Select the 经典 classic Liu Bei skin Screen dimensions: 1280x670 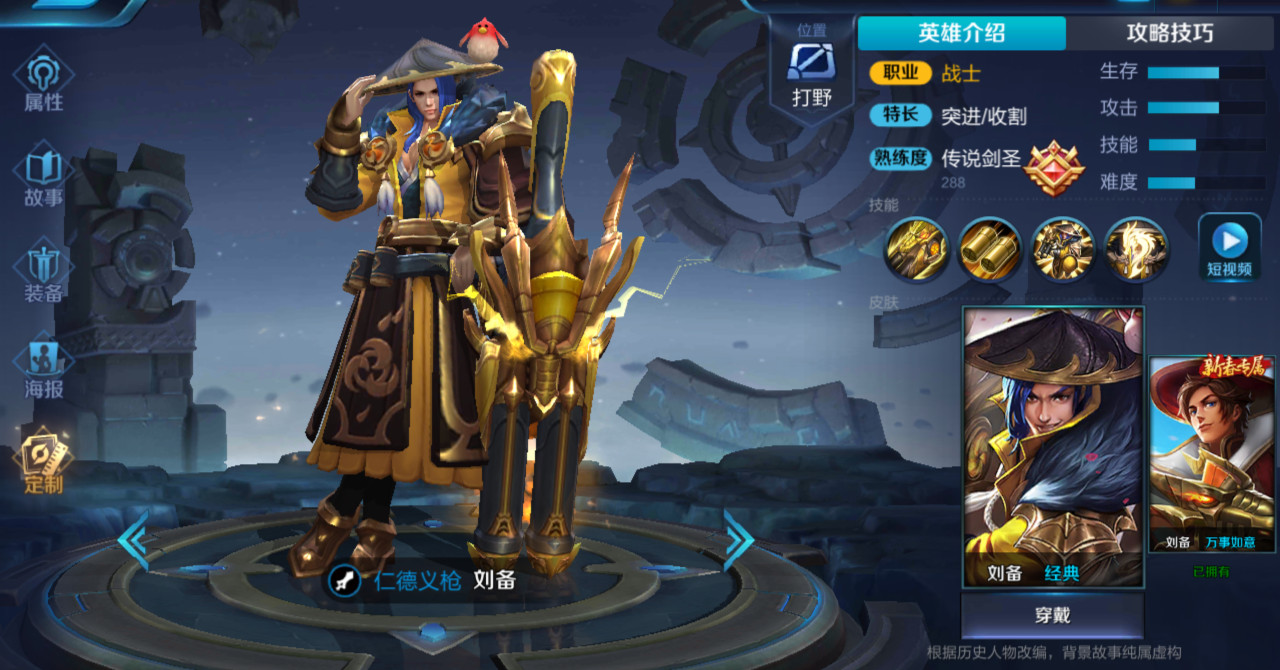1053,445
